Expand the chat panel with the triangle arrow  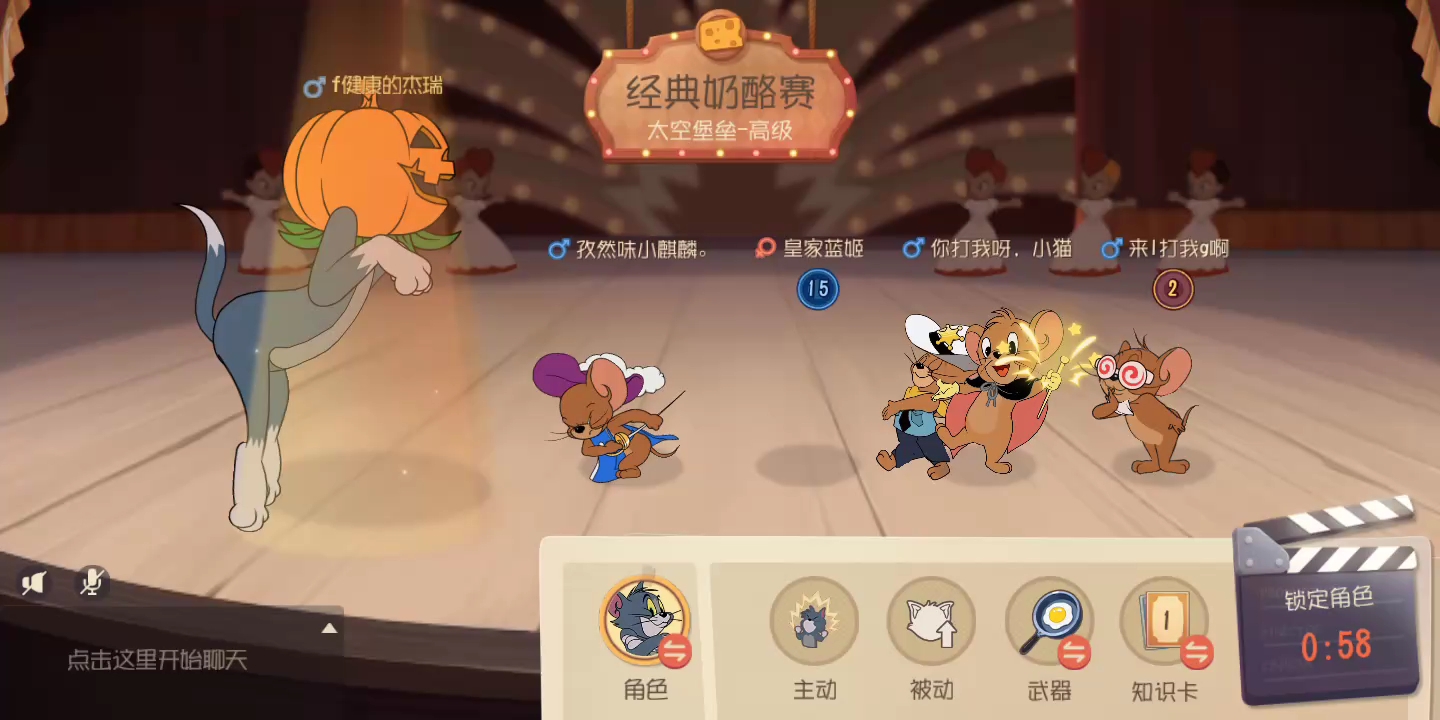point(329,630)
